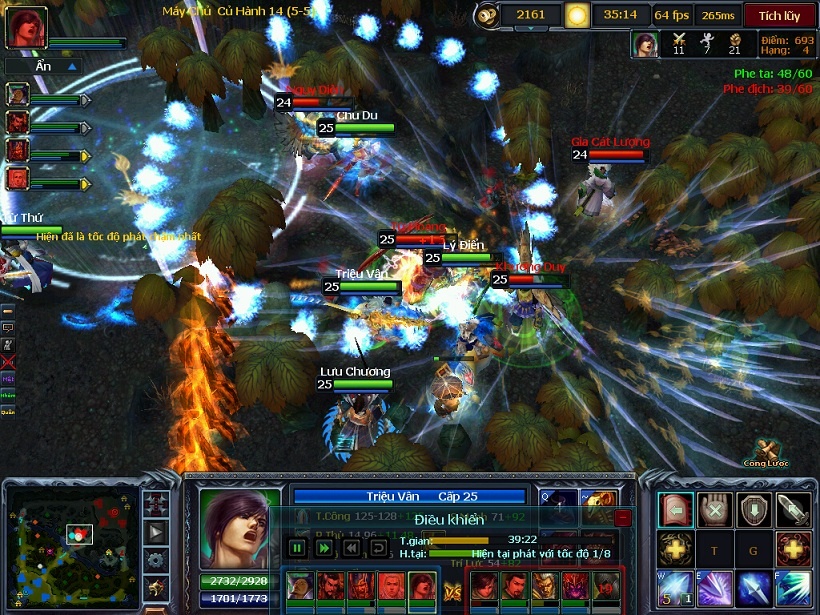Collapse the Ẩn teammate list
Screen dimensions: 820x615
(x=72, y=66)
